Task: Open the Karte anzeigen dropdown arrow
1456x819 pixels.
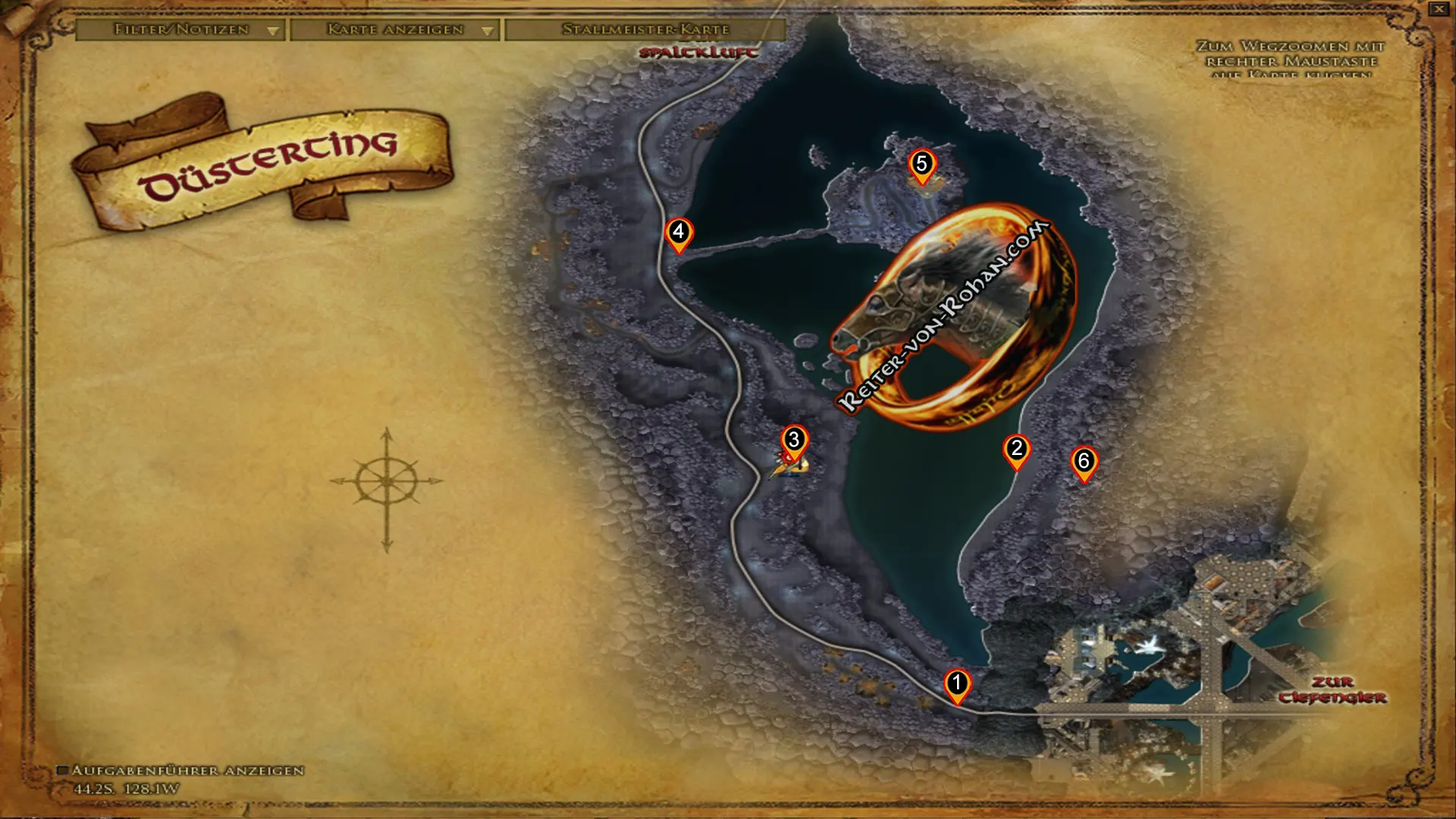Action: coord(486,31)
